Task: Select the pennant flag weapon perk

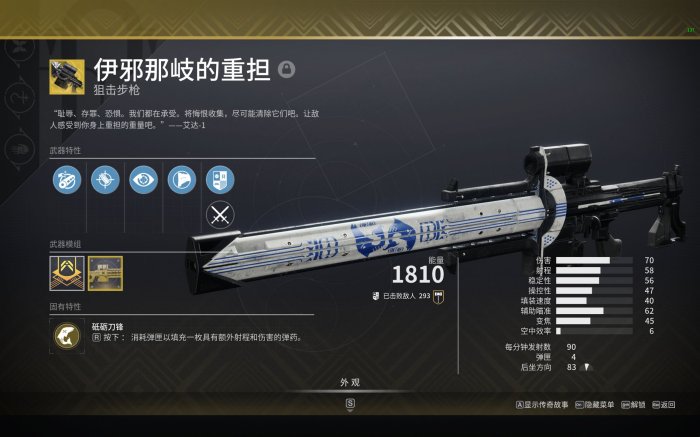Action: click(x=181, y=179)
